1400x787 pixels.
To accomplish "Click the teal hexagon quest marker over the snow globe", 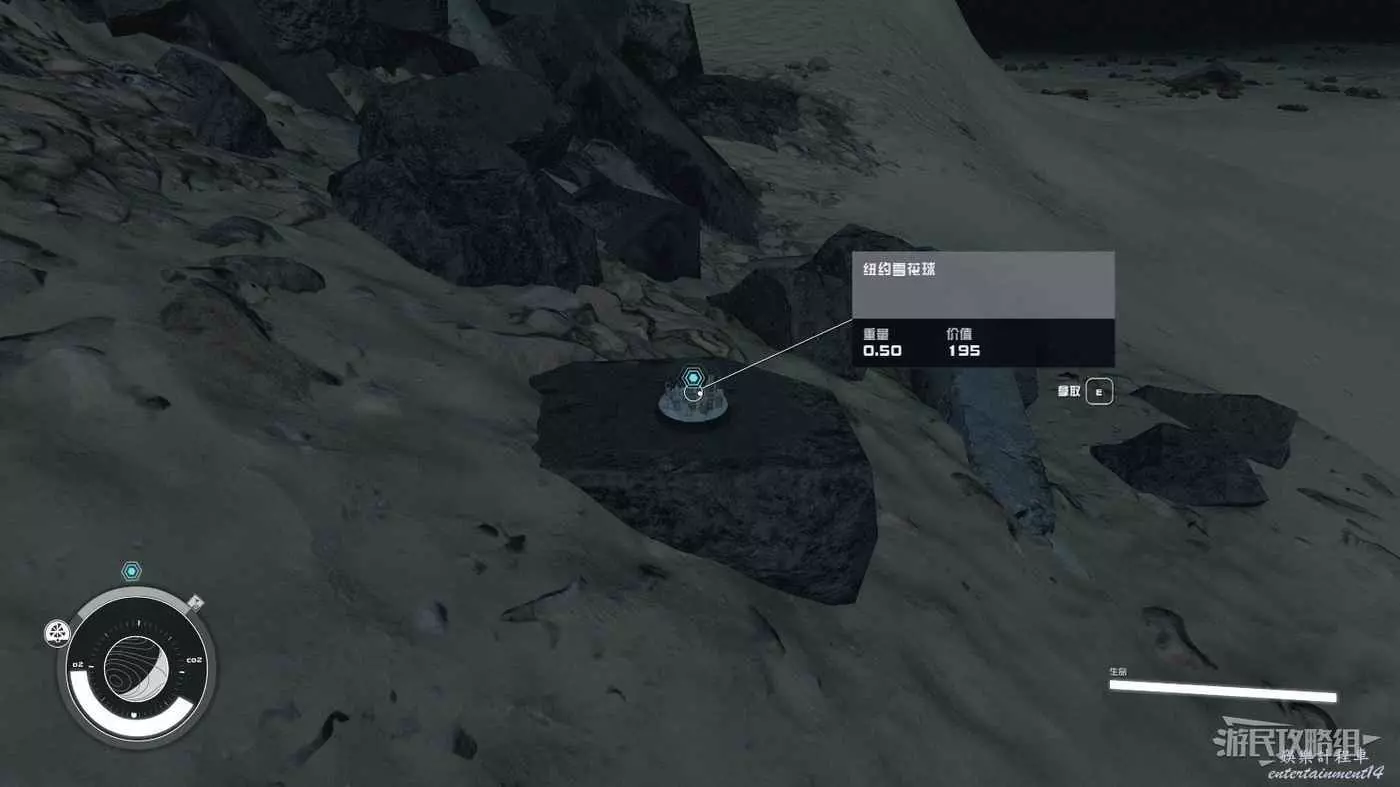I will pos(692,378).
